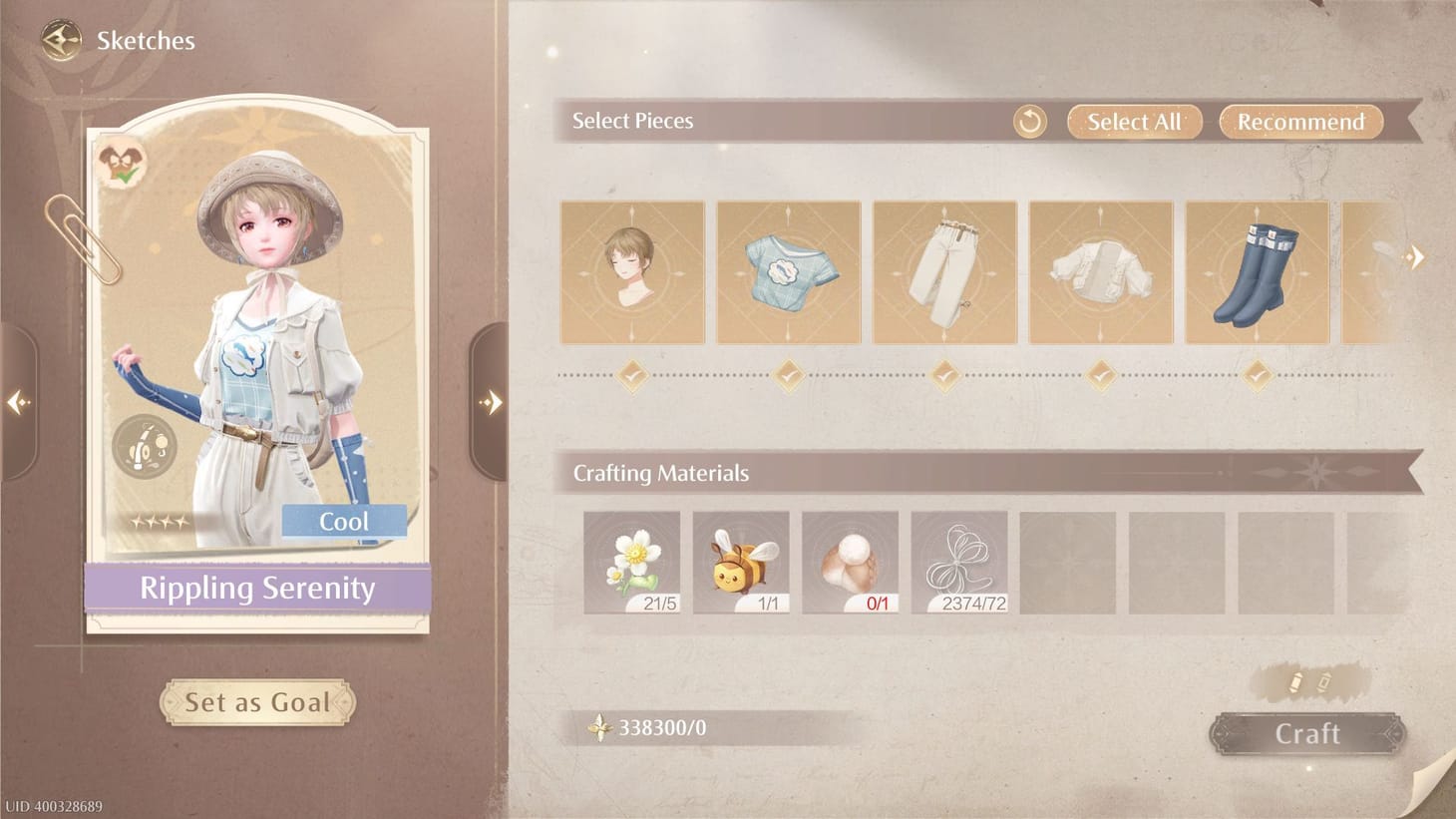Select the white pants piece
The height and width of the screenshot is (819, 1456).
coord(945,272)
